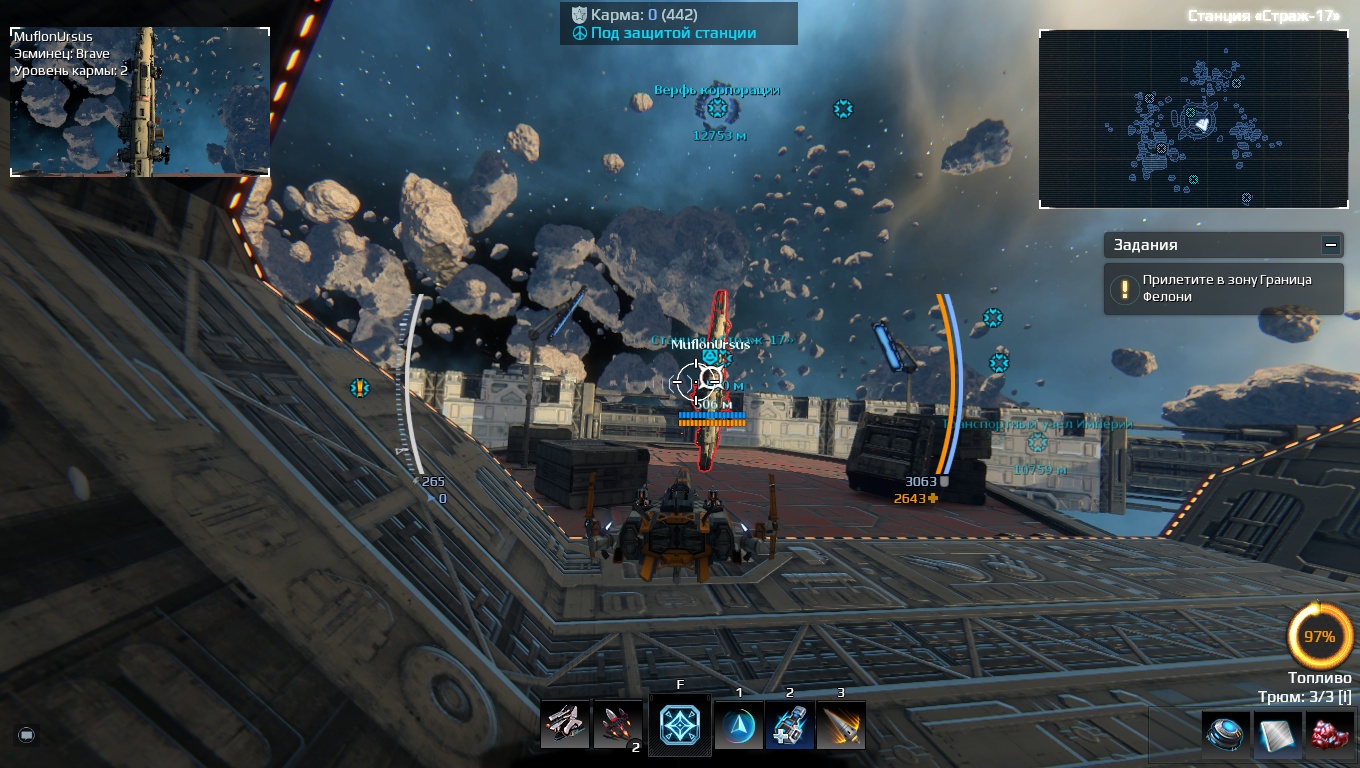Use the blue arrow navigation module

[739, 725]
